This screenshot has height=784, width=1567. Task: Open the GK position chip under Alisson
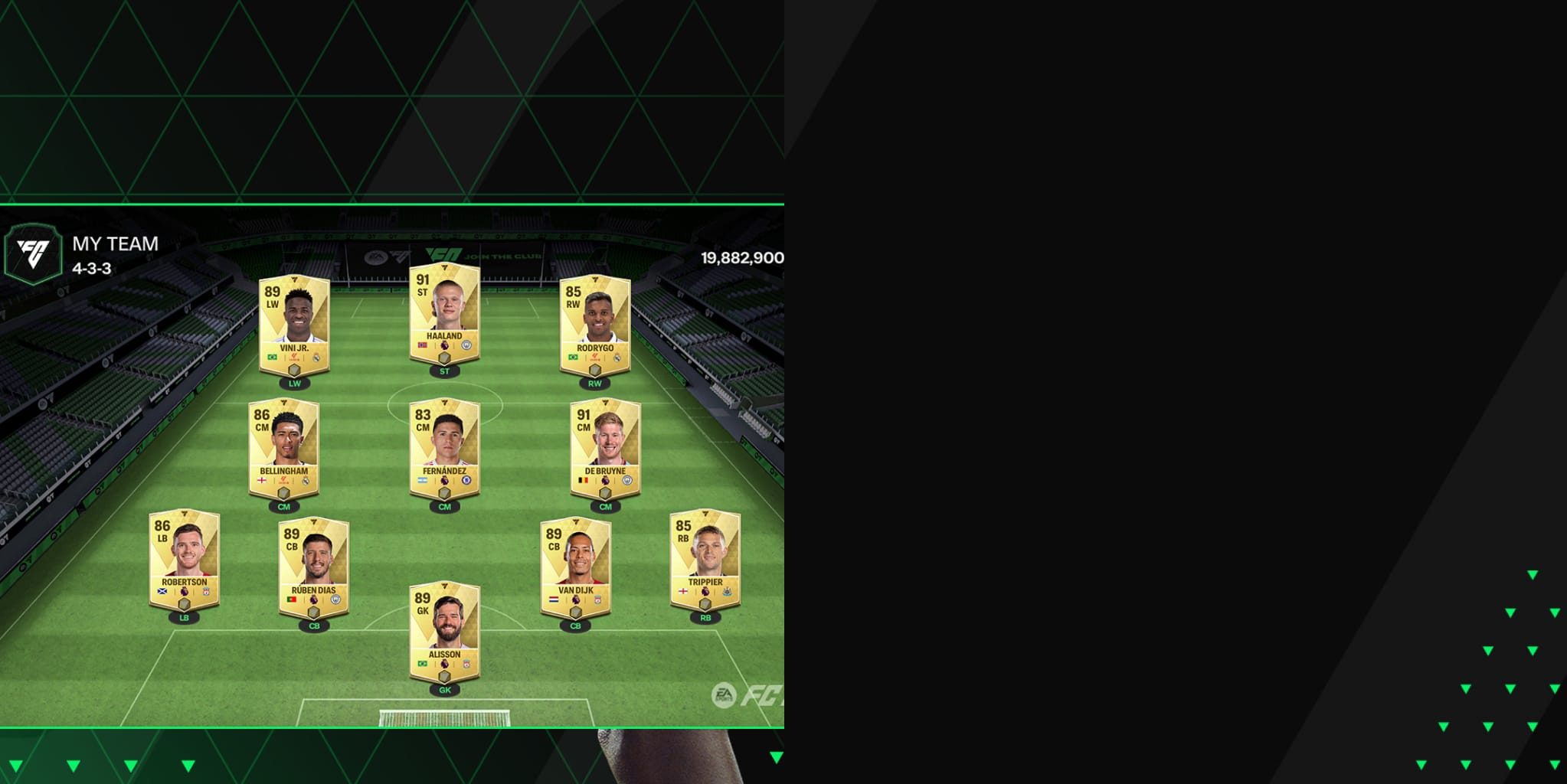(445, 690)
